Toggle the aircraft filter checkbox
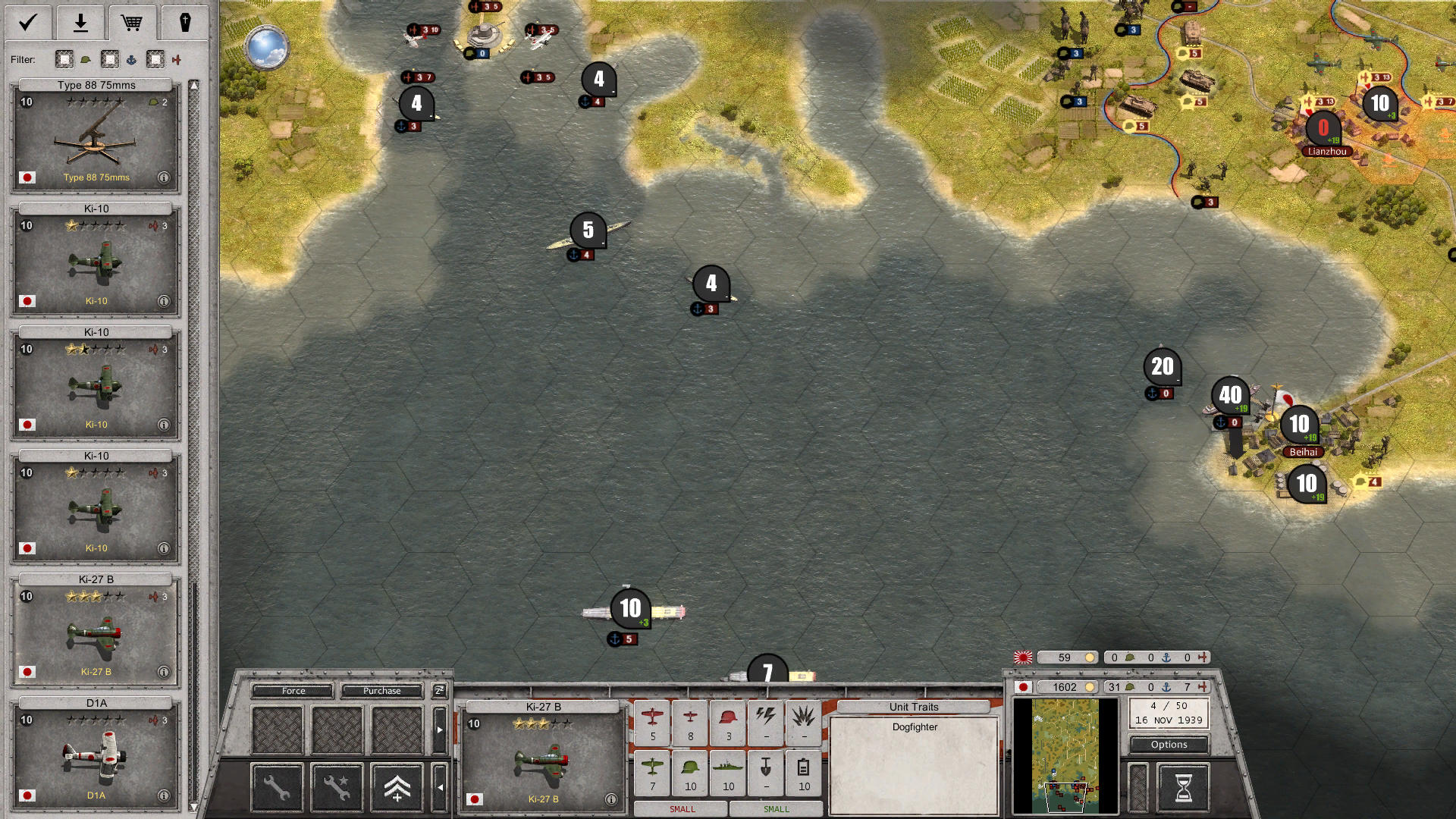The height and width of the screenshot is (819, 1456). (155, 59)
